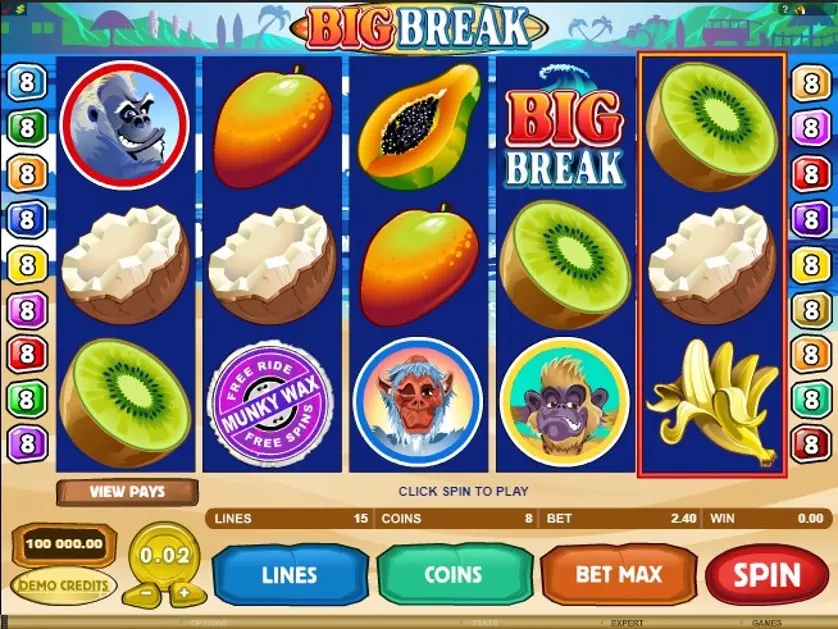
Task: Select the green COINS button
Action: (454, 575)
